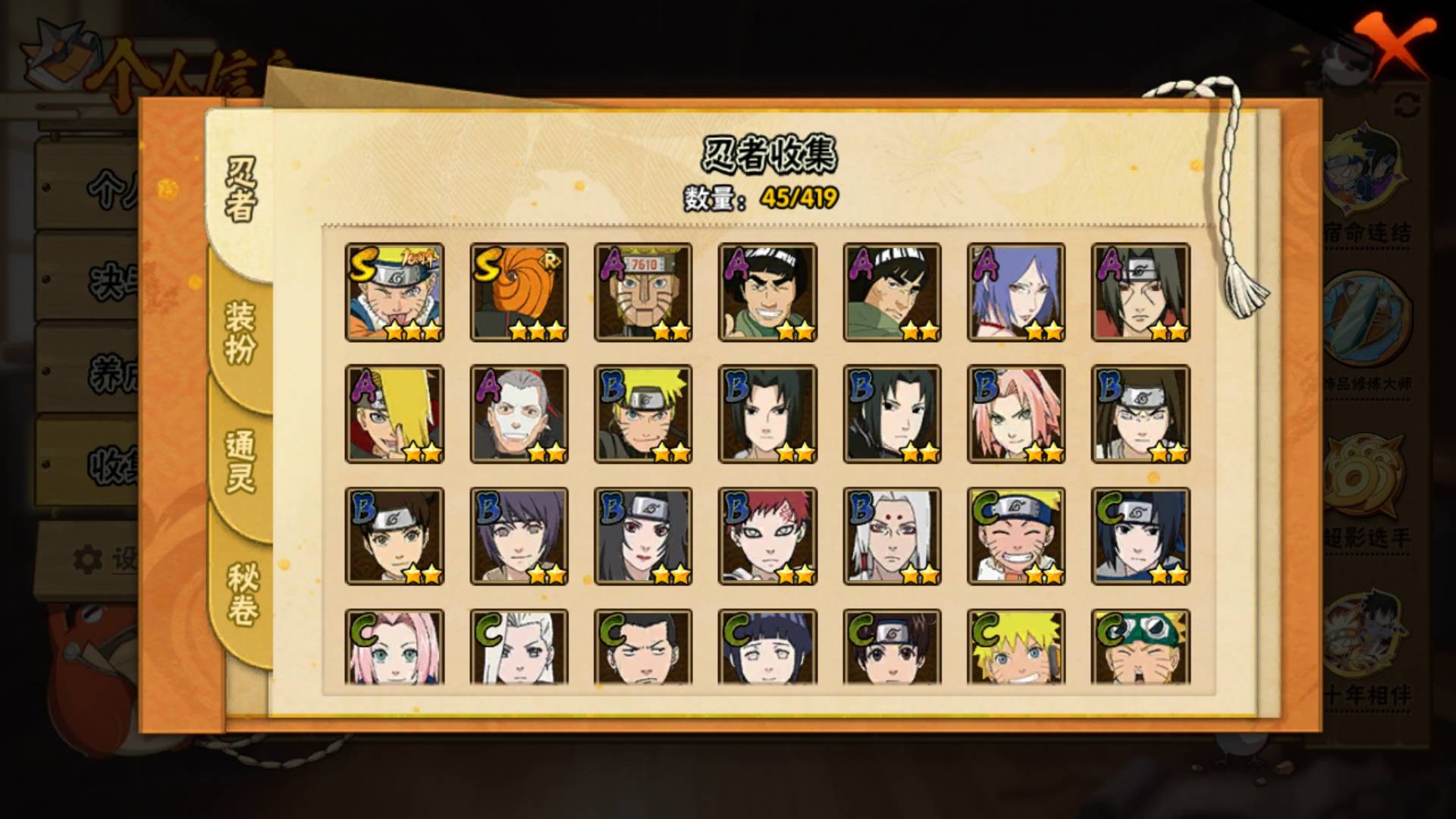Open the 秘卷 scroll tab

click(241, 595)
